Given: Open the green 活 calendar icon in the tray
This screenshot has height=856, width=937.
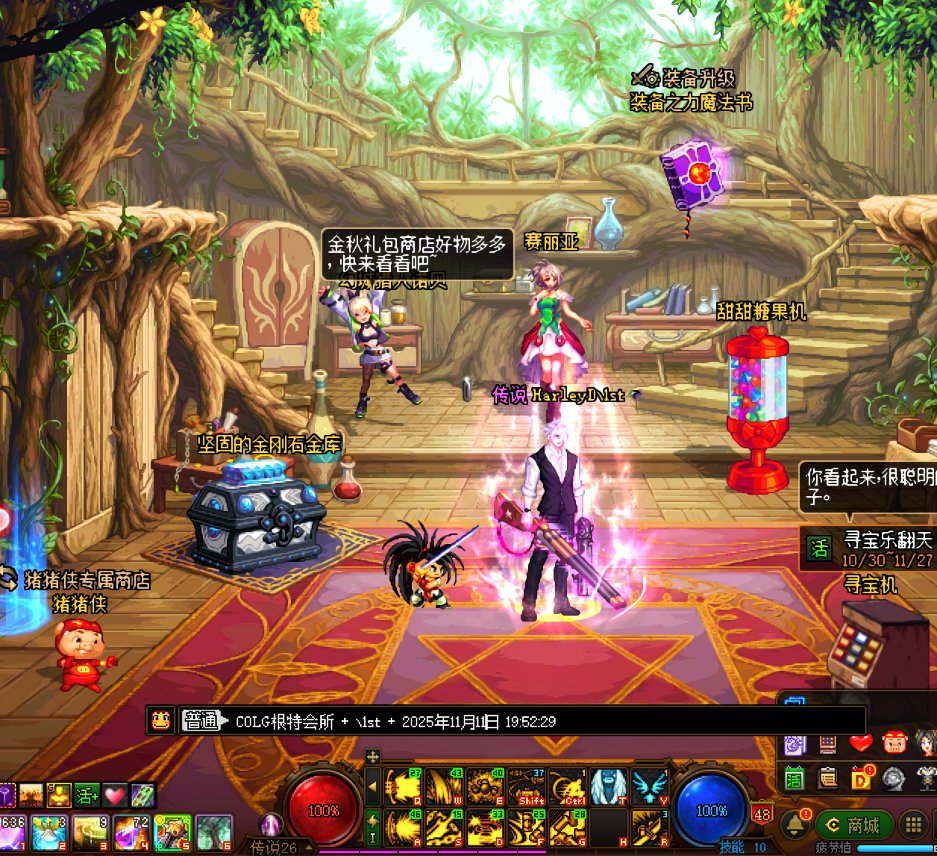Looking at the screenshot, I should [795, 778].
